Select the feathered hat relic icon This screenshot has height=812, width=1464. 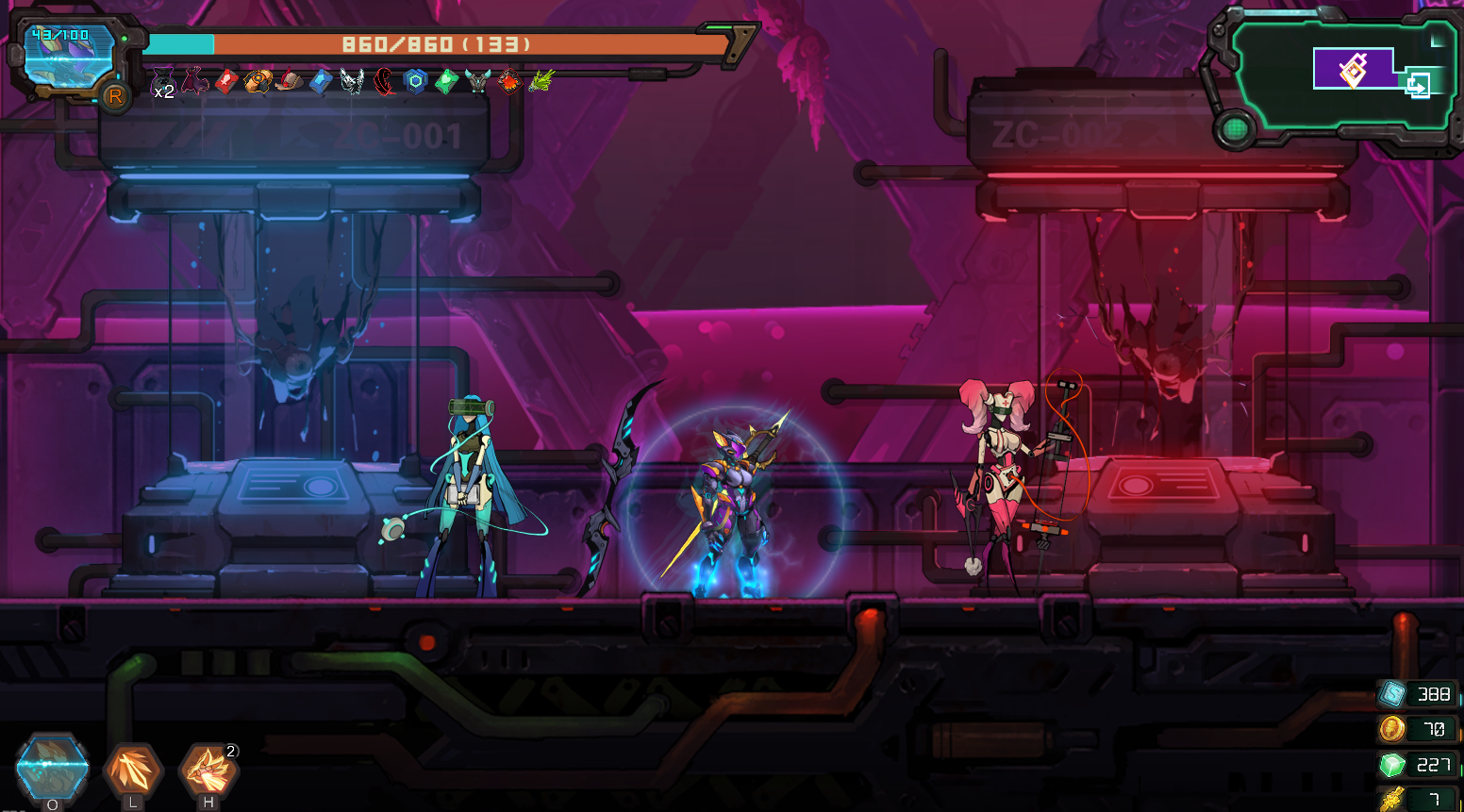click(289, 82)
